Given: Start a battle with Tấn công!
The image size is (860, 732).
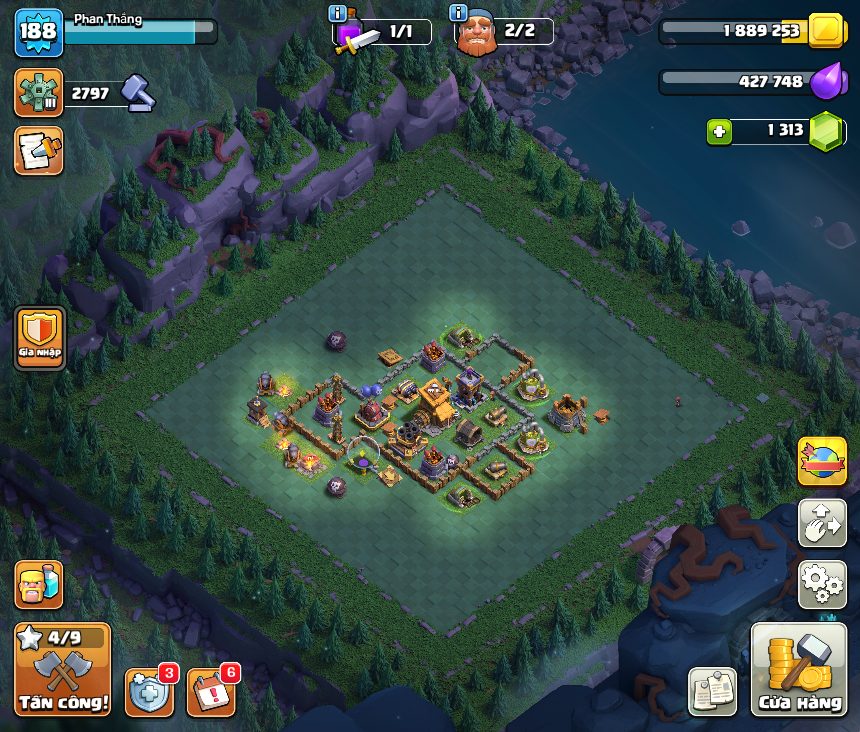Looking at the screenshot, I should click(62, 669).
